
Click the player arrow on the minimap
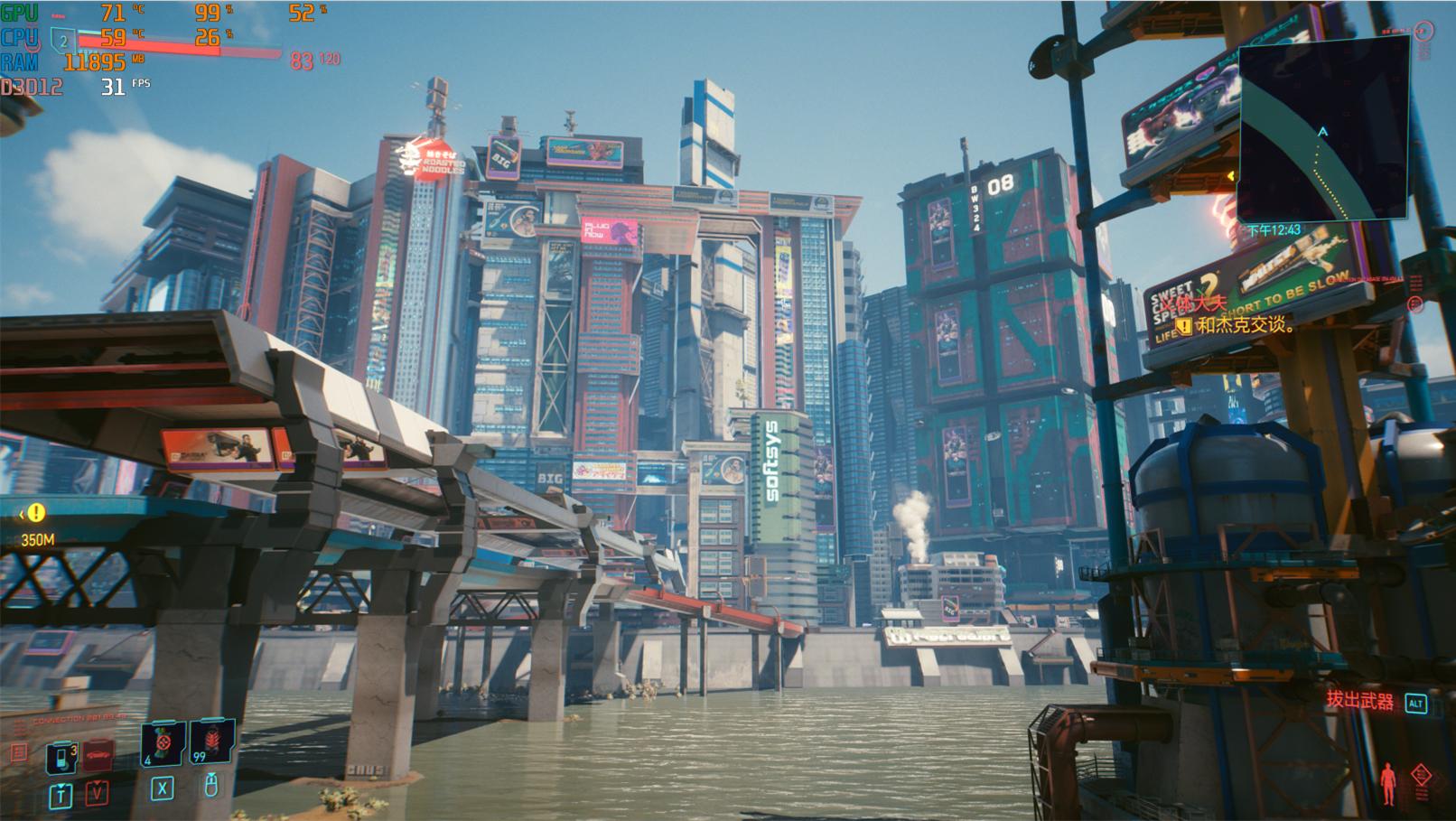[x=1323, y=133]
